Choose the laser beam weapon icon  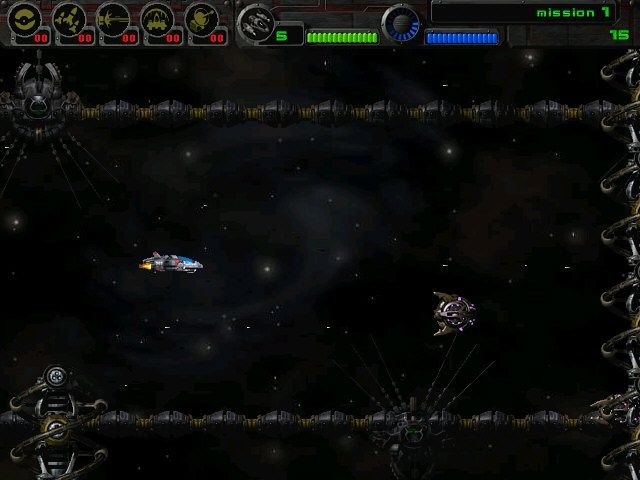[112, 18]
